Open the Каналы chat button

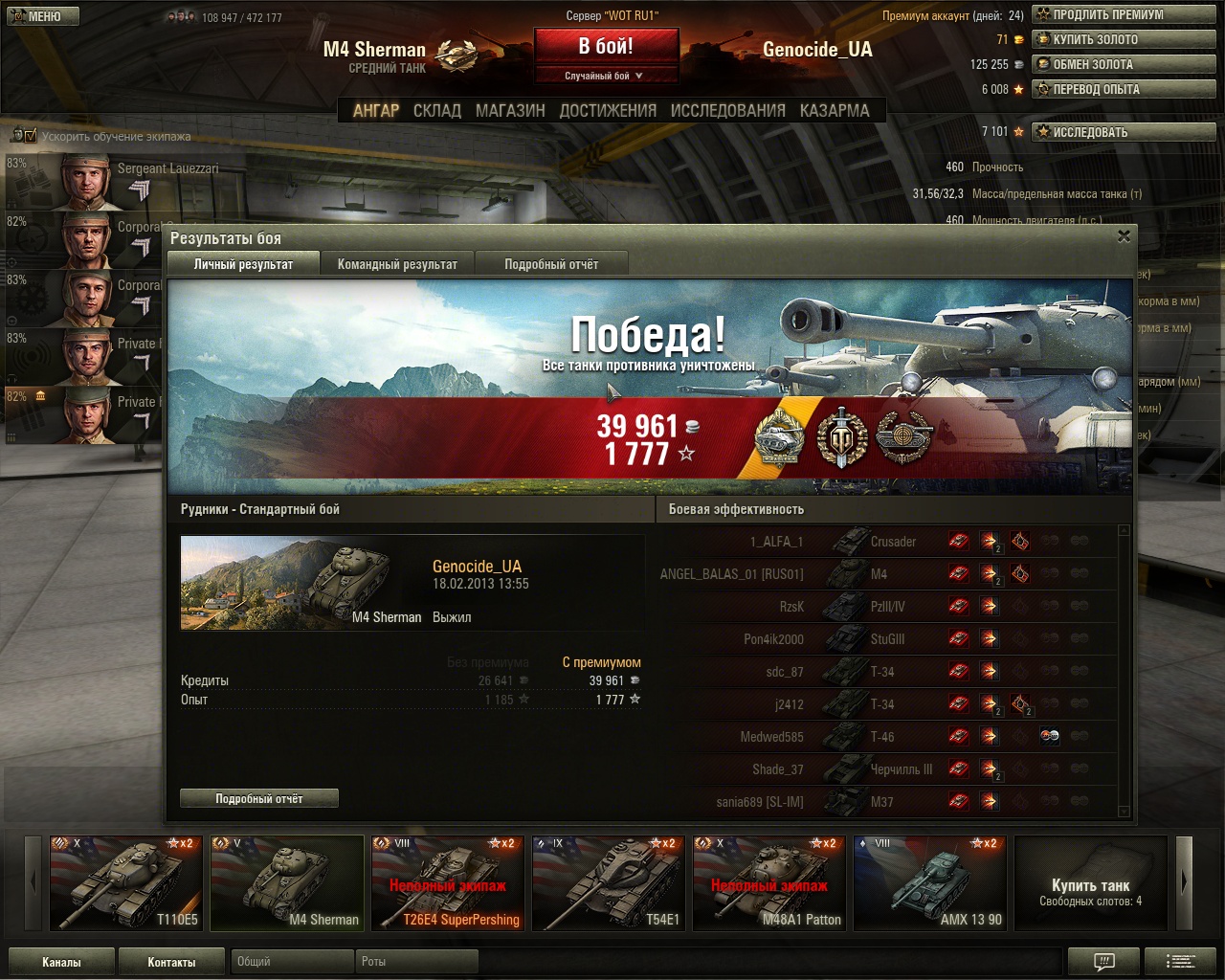pos(61,962)
